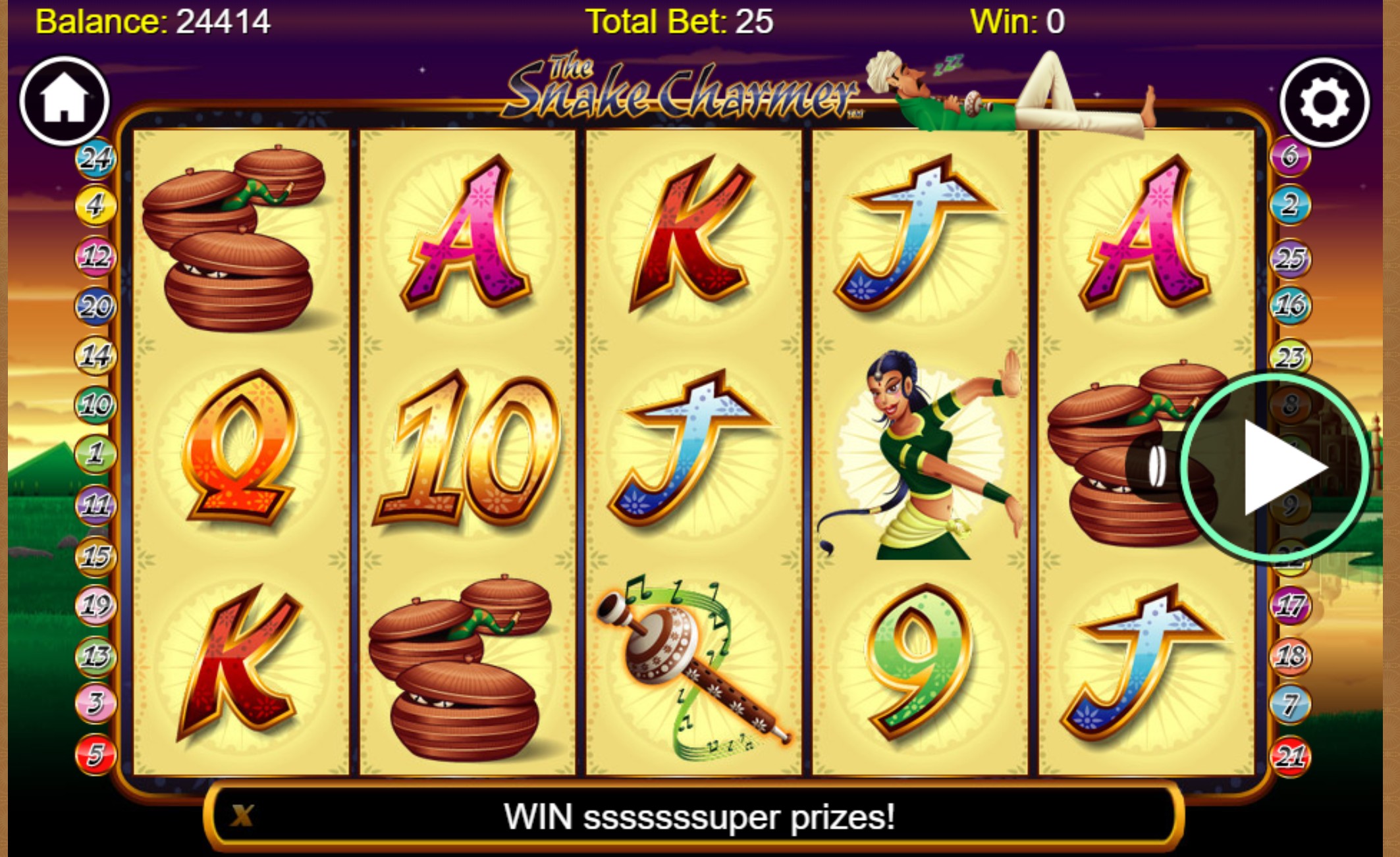Spin the reels with the play button
Screen dimensions: 1400x857
click(1276, 467)
